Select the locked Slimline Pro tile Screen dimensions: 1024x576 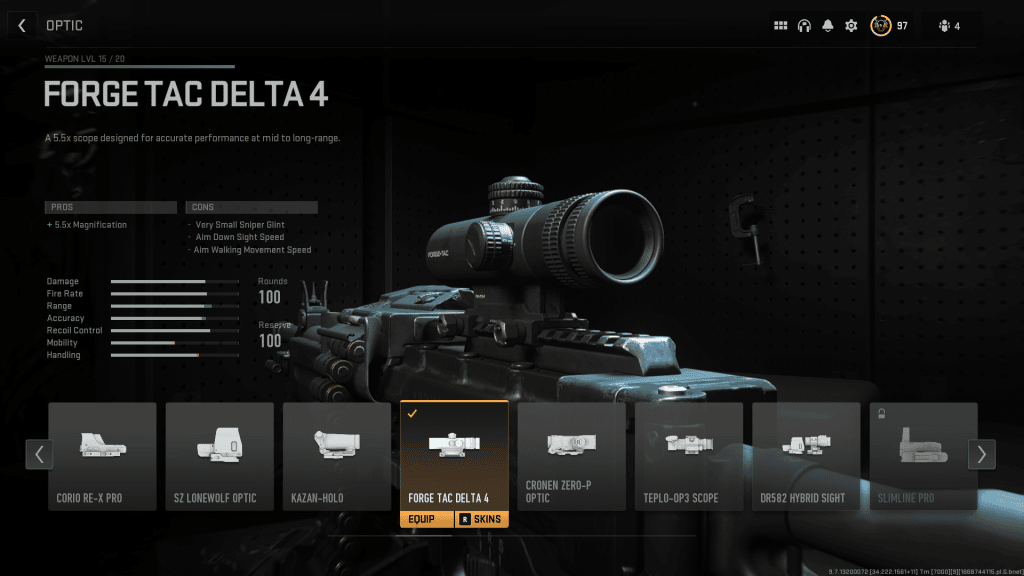click(x=923, y=456)
